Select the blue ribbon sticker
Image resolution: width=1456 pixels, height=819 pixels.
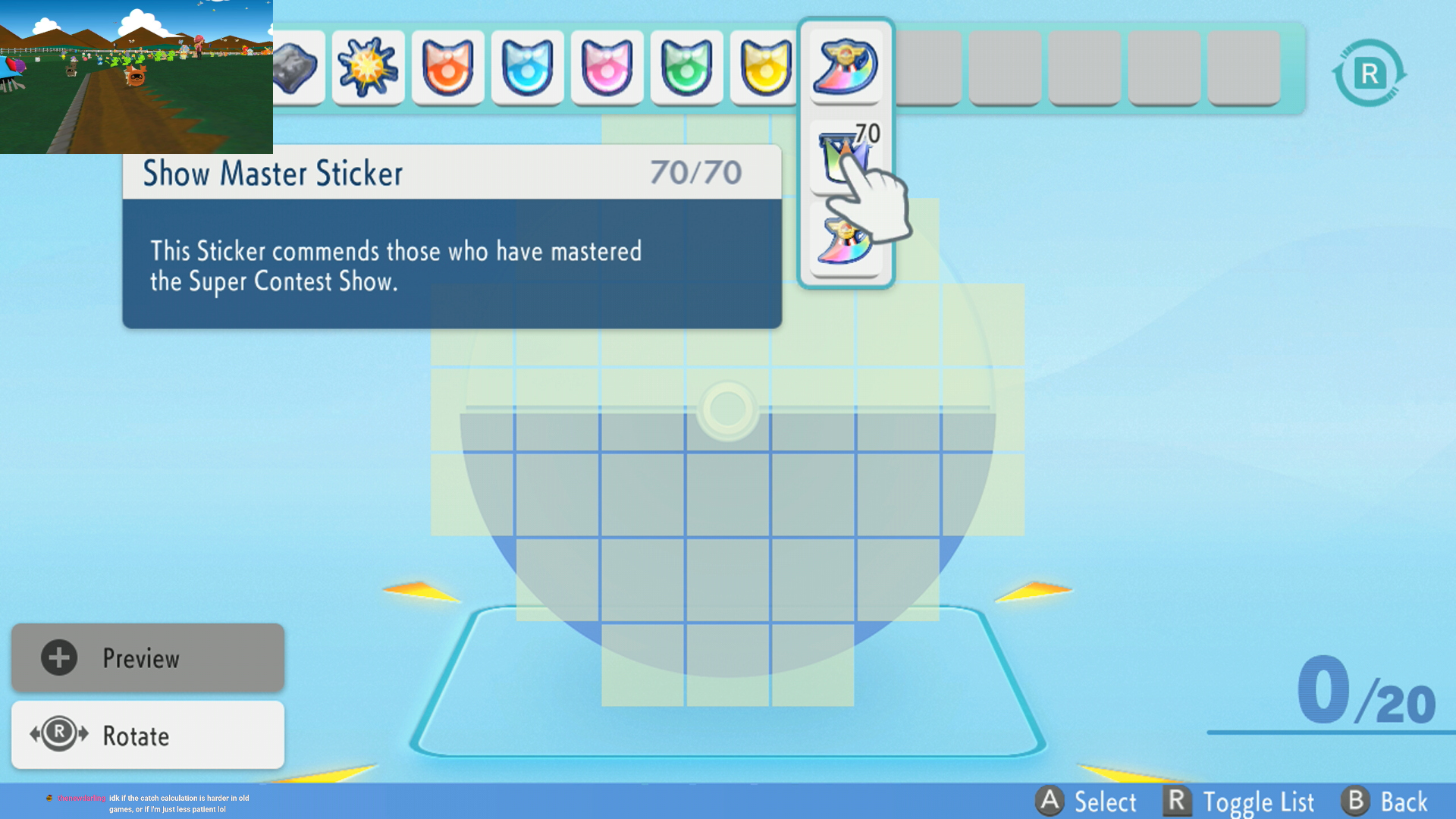pyautogui.click(x=527, y=68)
